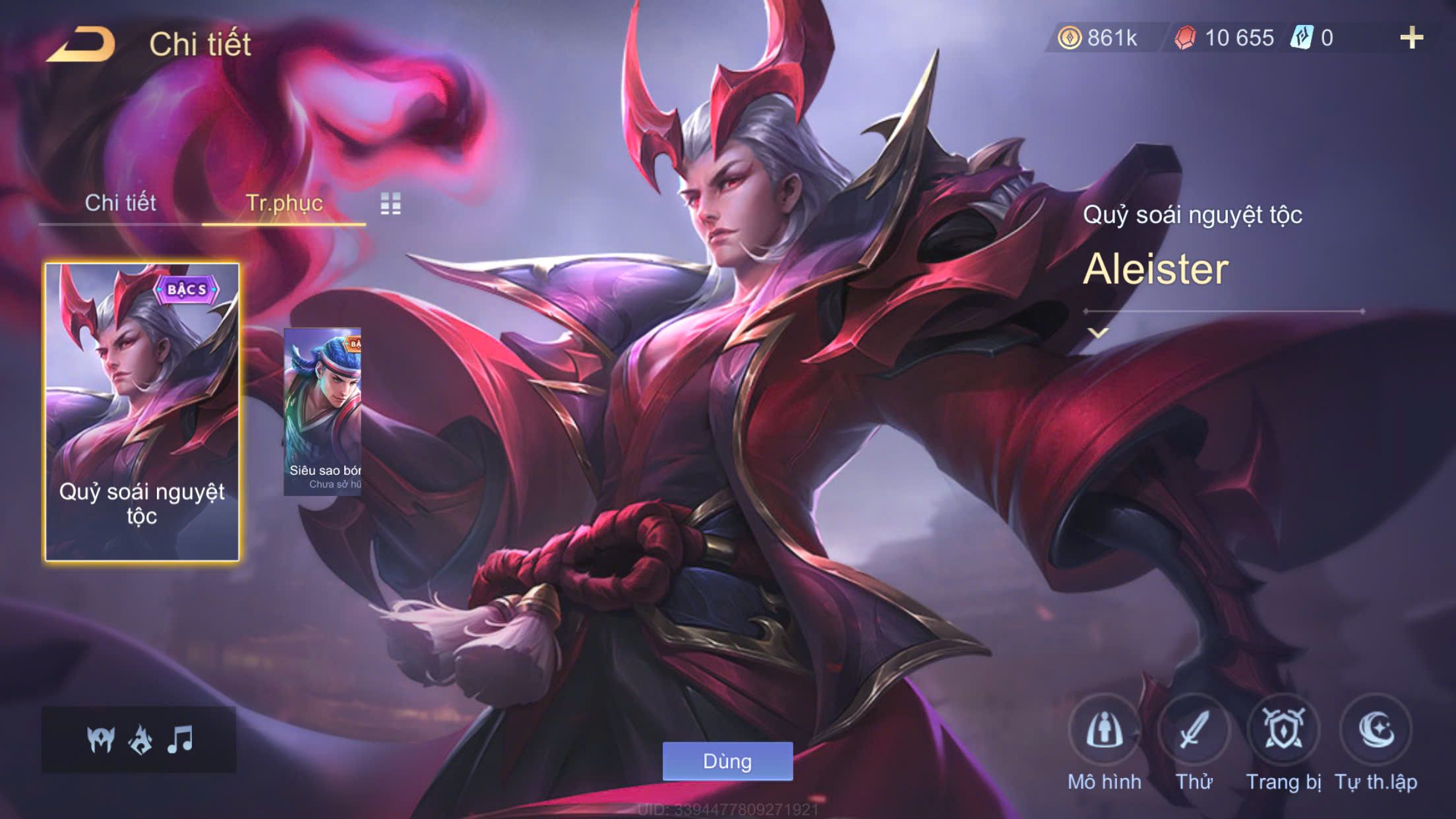Tap the flame effect skin feature icon
Screen dimensions: 1456x819
point(140,740)
